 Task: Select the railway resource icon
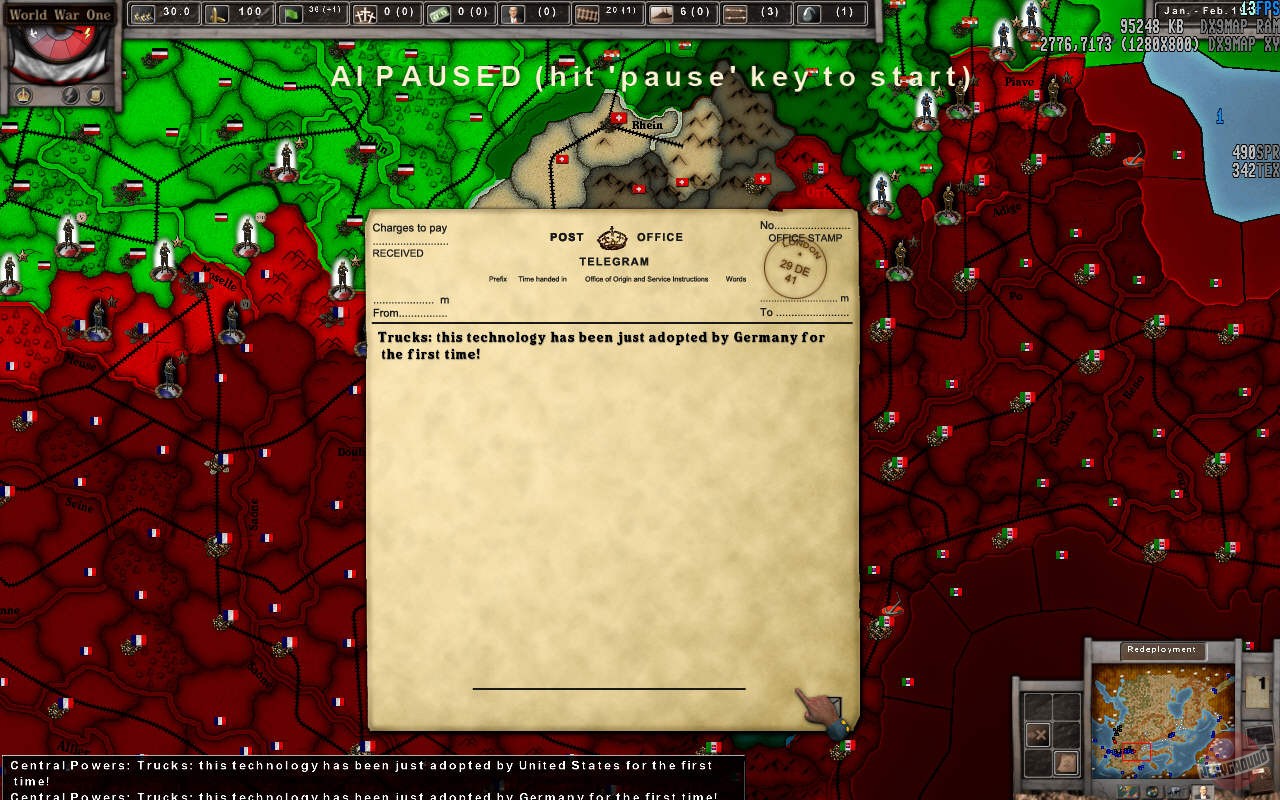pos(588,13)
